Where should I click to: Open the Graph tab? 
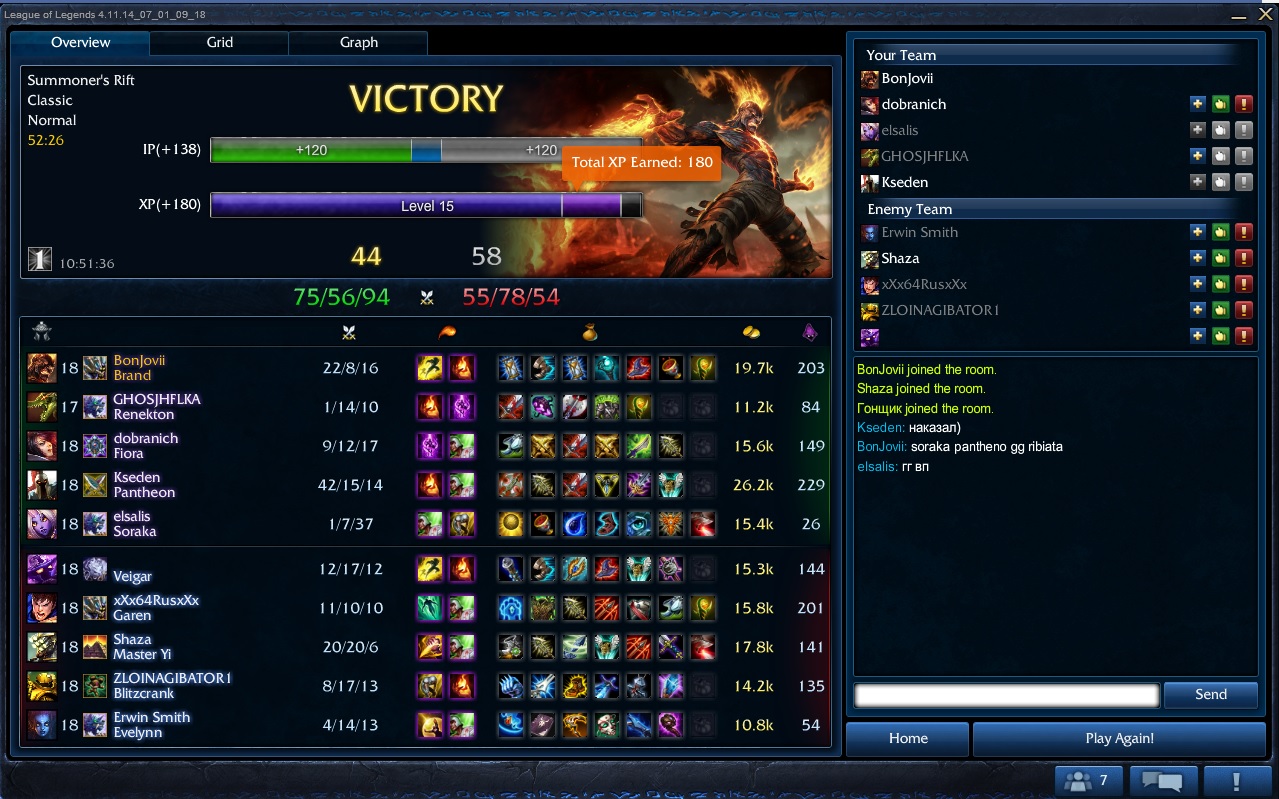pyautogui.click(x=358, y=43)
